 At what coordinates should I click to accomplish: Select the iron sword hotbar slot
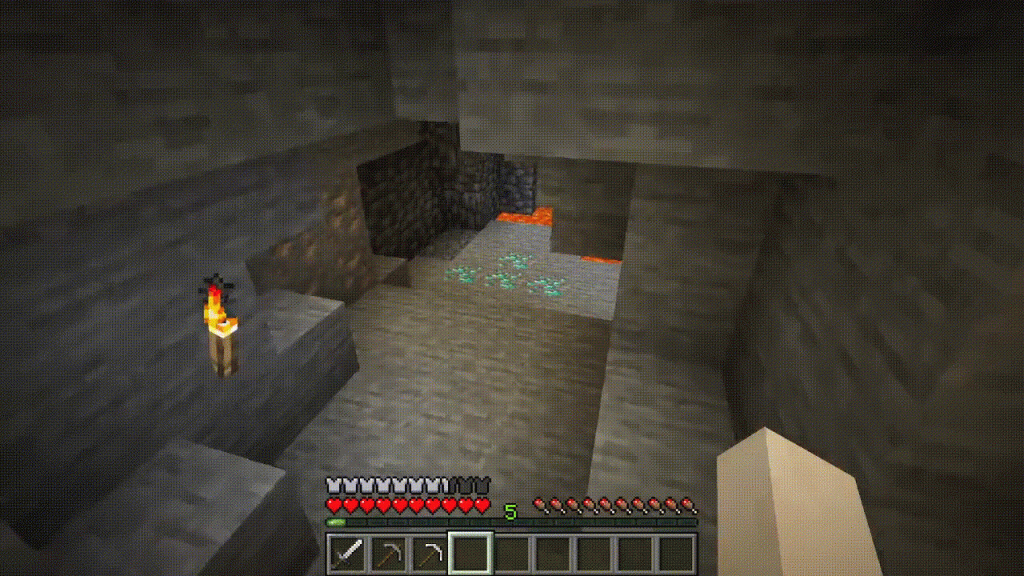[x=347, y=553]
